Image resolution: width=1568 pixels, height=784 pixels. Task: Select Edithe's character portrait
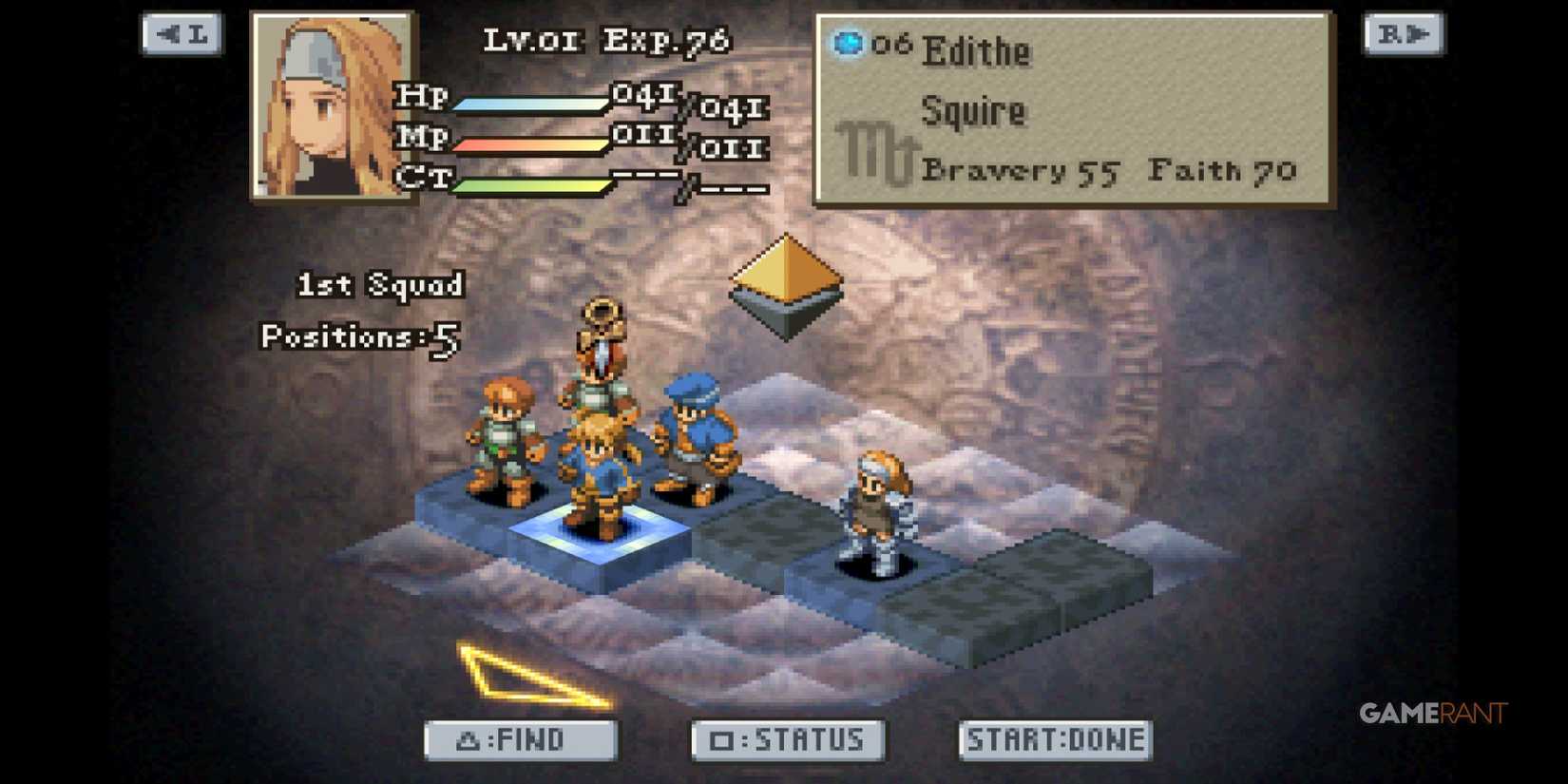pyautogui.click(x=333, y=105)
